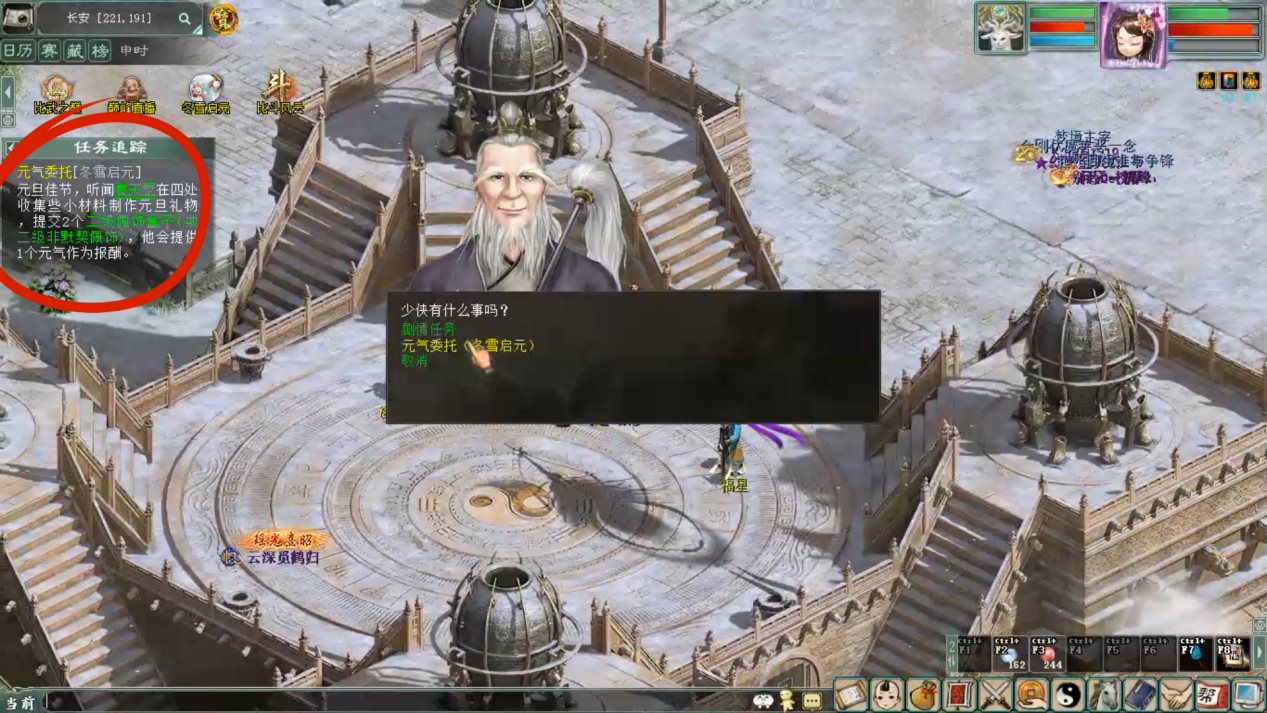This screenshot has width=1267, height=713.
Task: Open the 榜 rankings button
Action: (100, 50)
